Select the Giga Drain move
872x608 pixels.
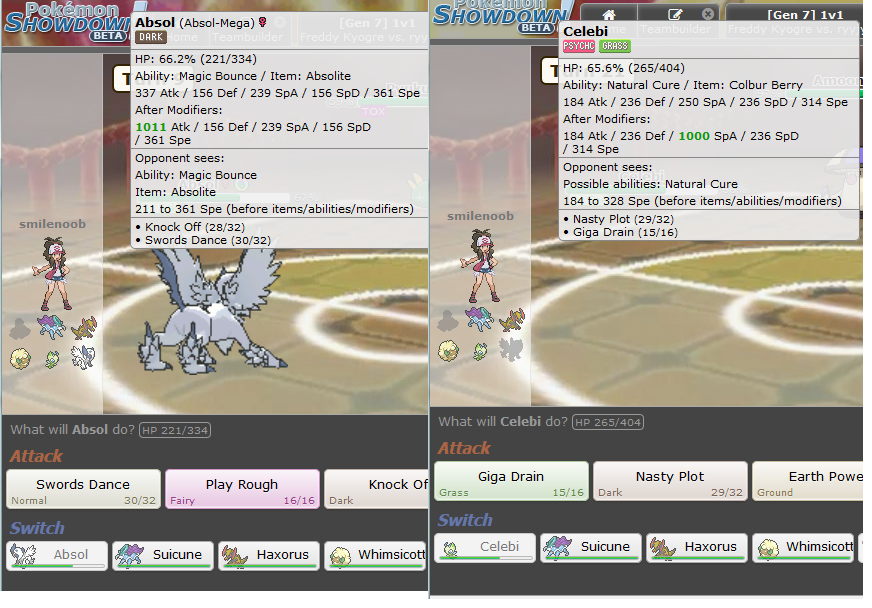coord(511,481)
